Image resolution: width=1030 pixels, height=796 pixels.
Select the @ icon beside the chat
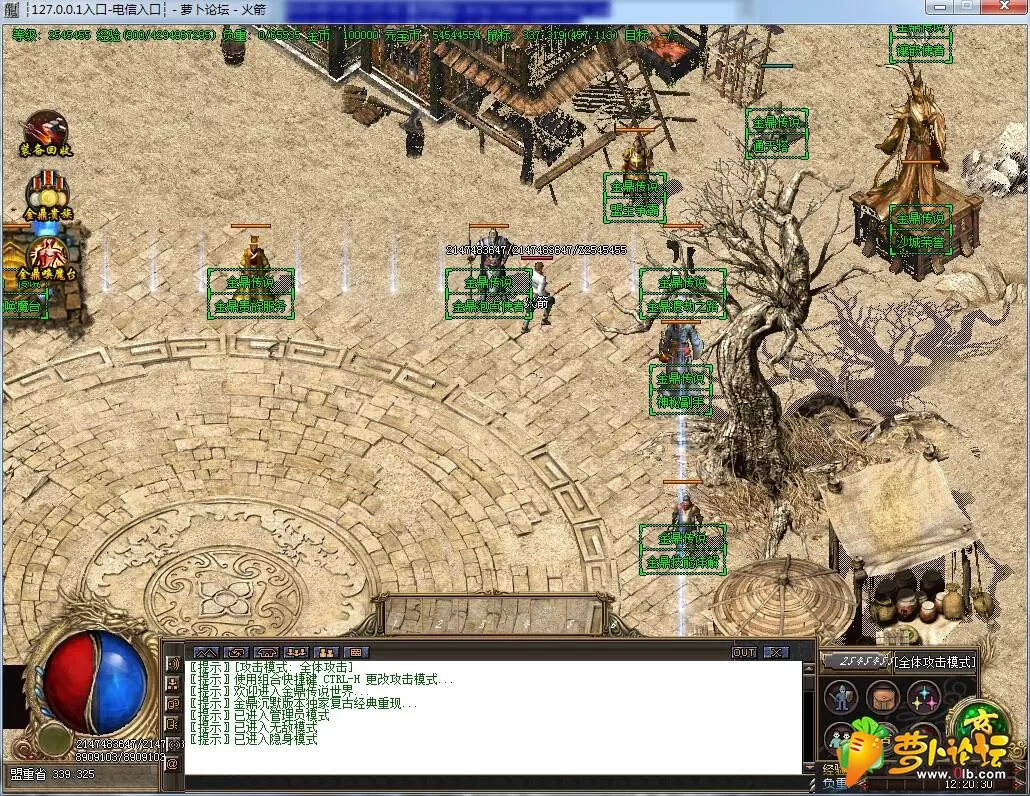coord(172,764)
